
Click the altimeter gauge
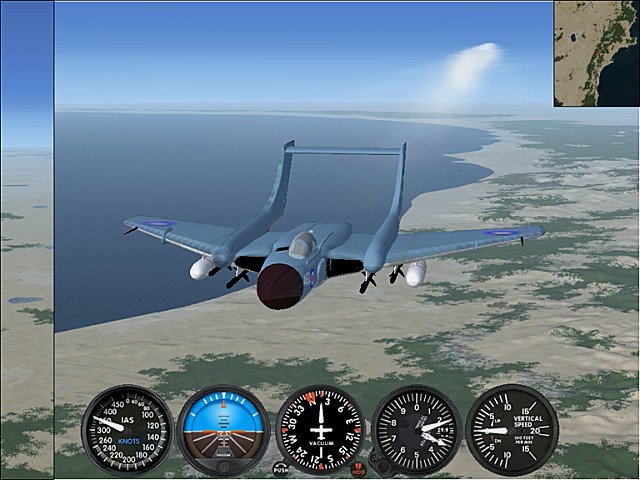pyautogui.click(x=416, y=430)
